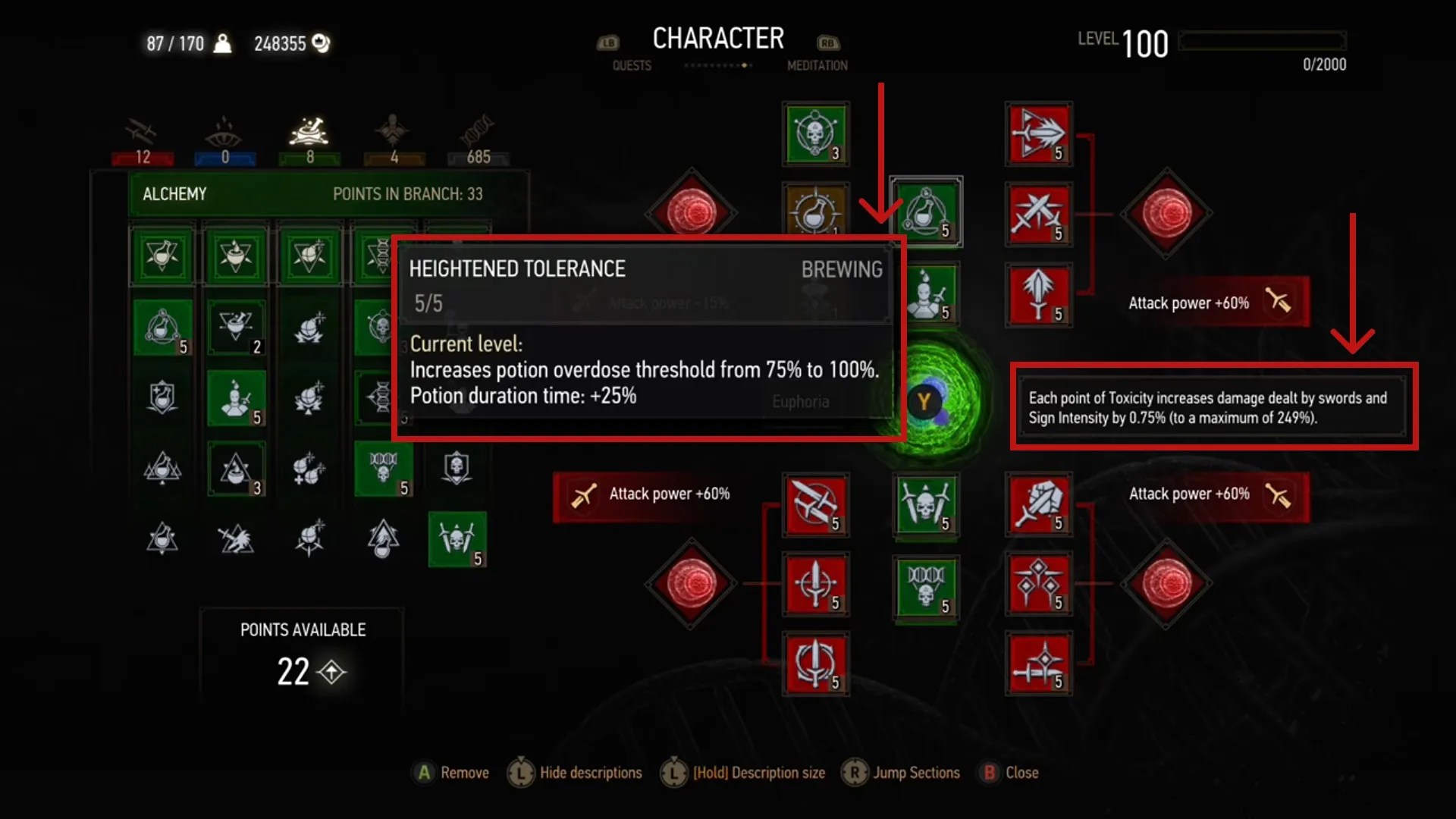Toggle Hide descriptions with the L prompt
This screenshot has height=819, width=1456.
coord(574,773)
